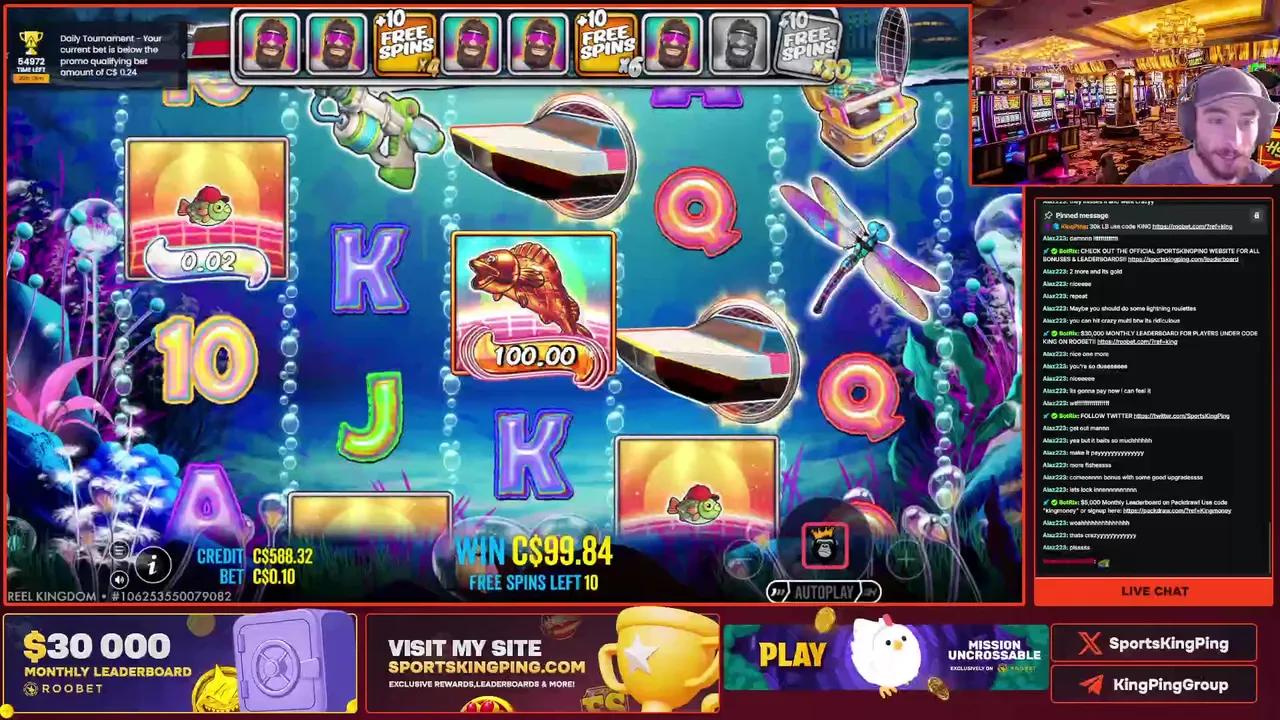Increase the bet with the plus control
Screen dimensions: 1280x720
(x=906, y=558)
